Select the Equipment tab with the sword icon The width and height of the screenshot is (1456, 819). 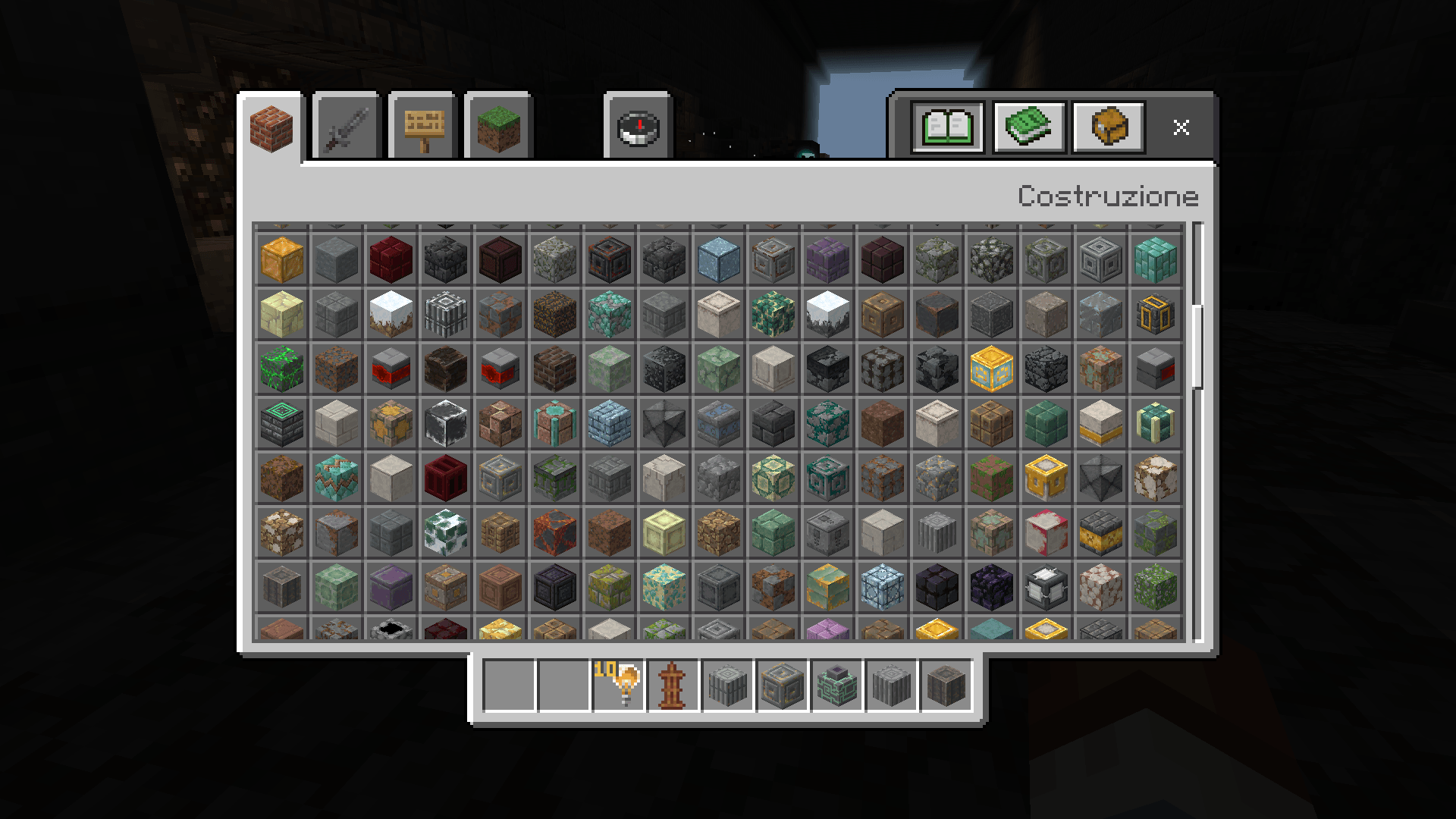pos(344,127)
